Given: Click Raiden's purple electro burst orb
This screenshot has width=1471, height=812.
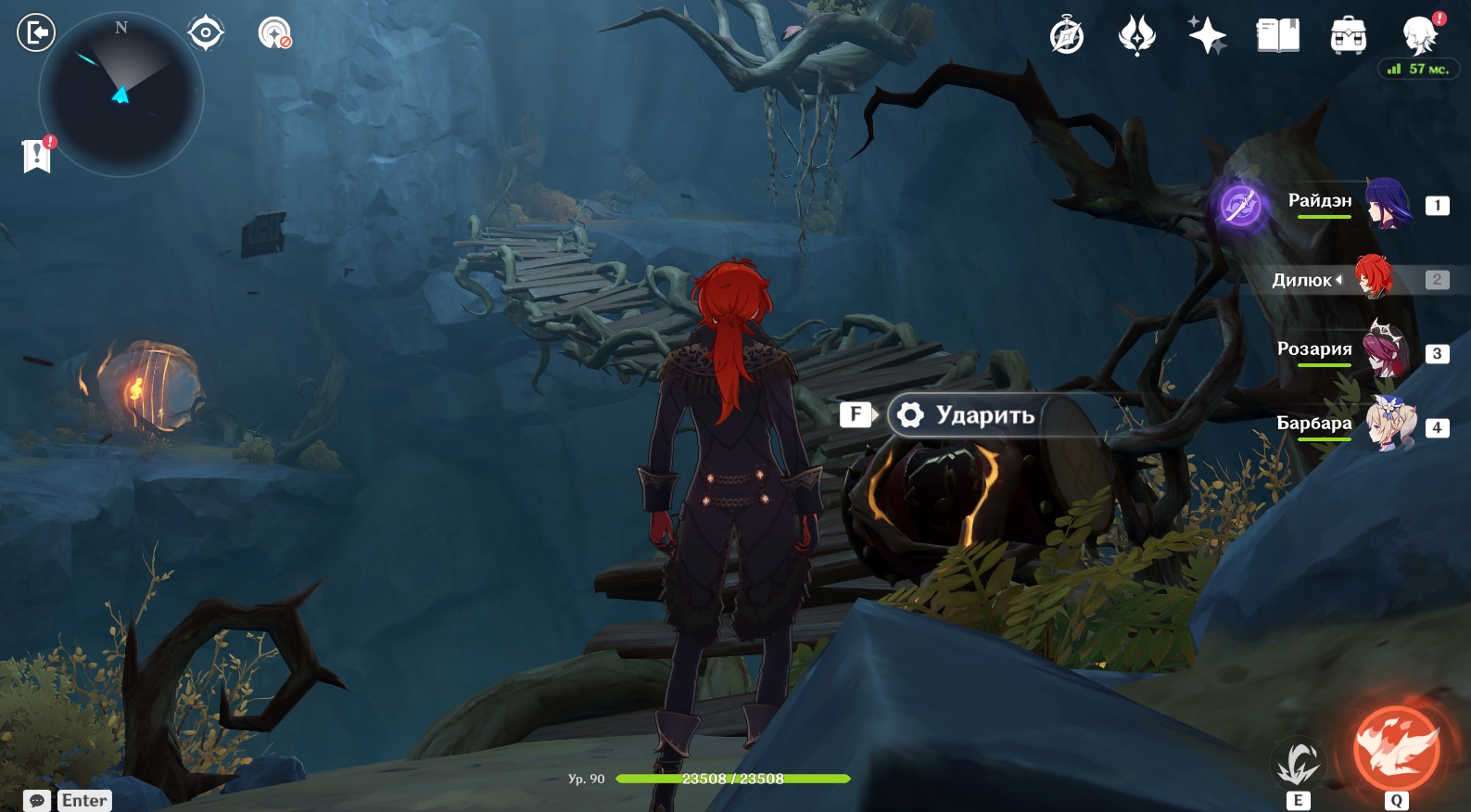Looking at the screenshot, I should tap(1240, 205).
